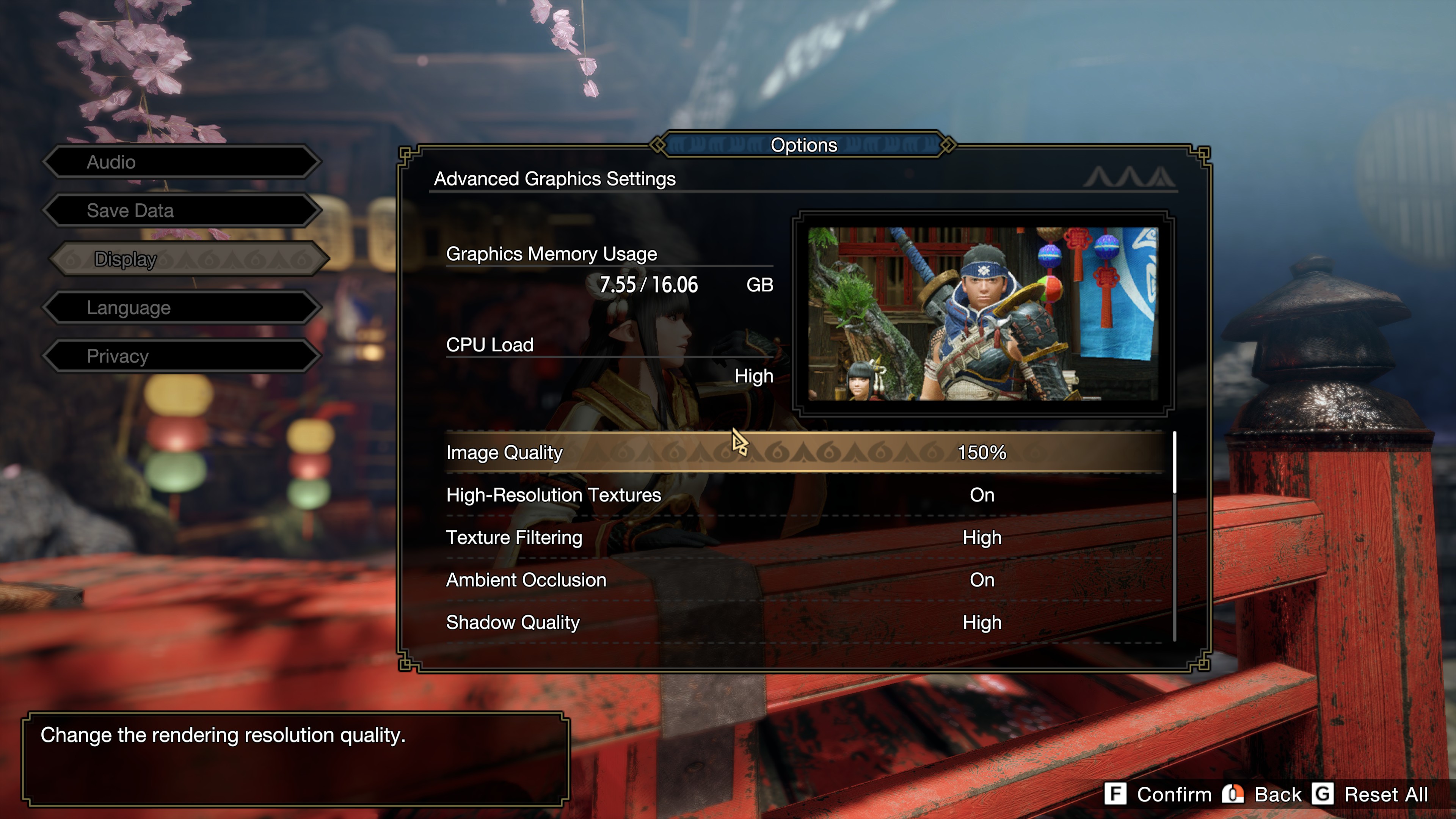Image resolution: width=1456 pixels, height=819 pixels.
Task: Click the G Reset All key icon
Action: [x=1323, y=794]
